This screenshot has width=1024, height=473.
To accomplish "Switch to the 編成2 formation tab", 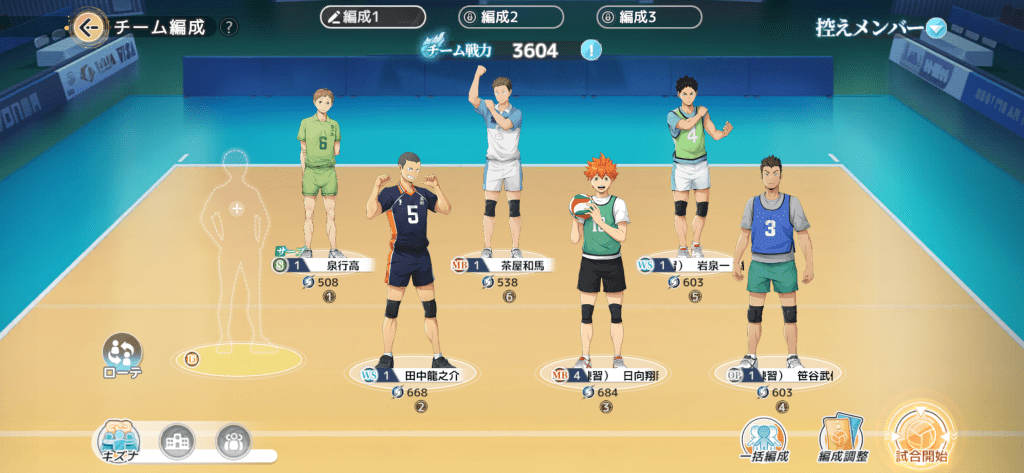I will (511, 18).
